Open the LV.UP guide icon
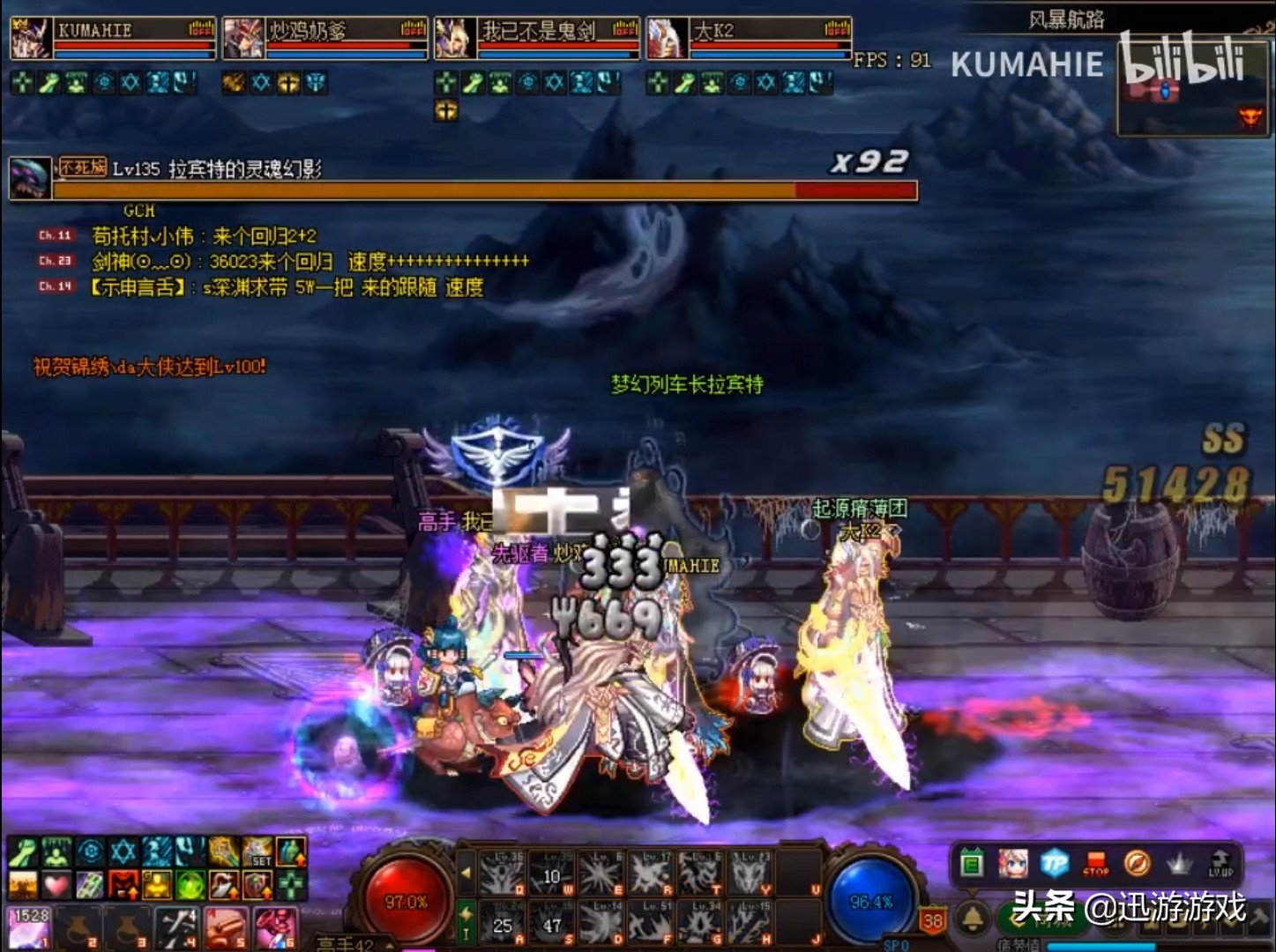Image resolution: width=1276 pixels, height=952 pixels. [x=1220, y=864]
